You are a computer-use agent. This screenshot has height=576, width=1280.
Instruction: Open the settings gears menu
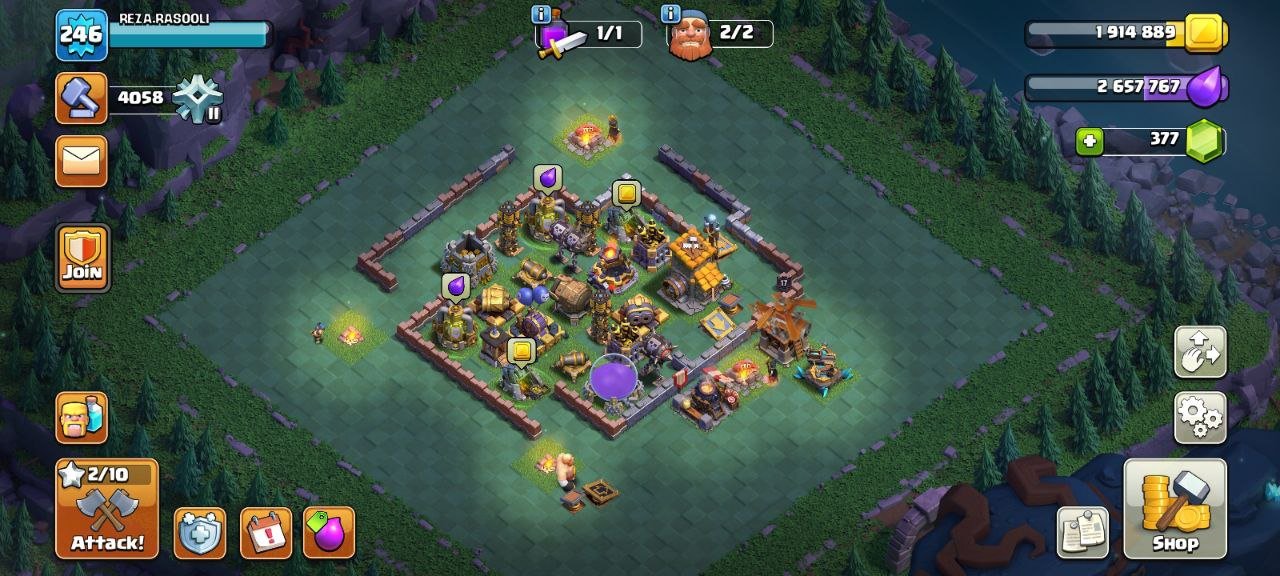pyautogui.click(x=1200, y=417)
